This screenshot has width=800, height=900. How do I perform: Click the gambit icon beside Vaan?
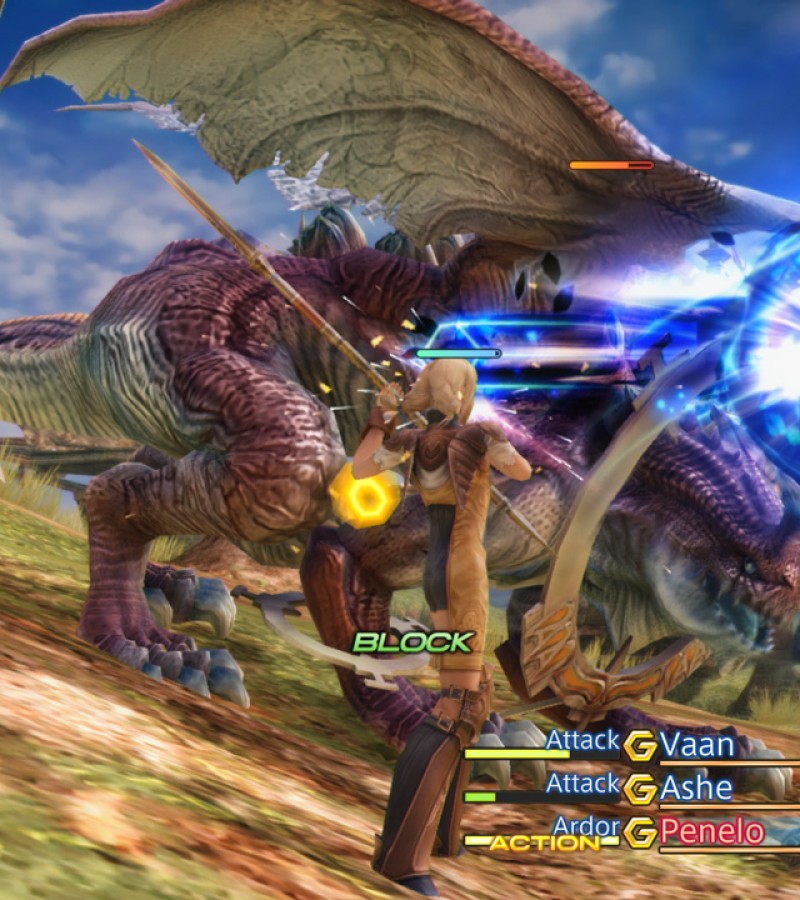click(640, 746)
